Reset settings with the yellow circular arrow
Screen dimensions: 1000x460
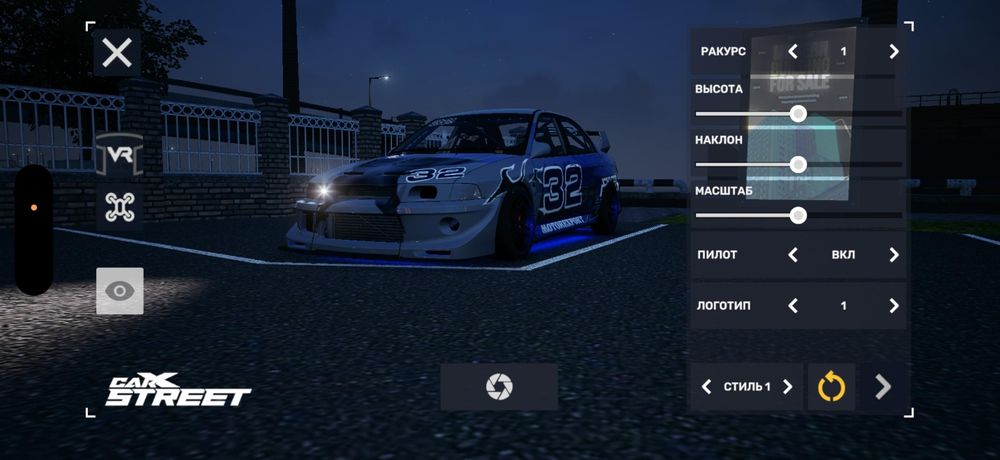tap(832, 387)
